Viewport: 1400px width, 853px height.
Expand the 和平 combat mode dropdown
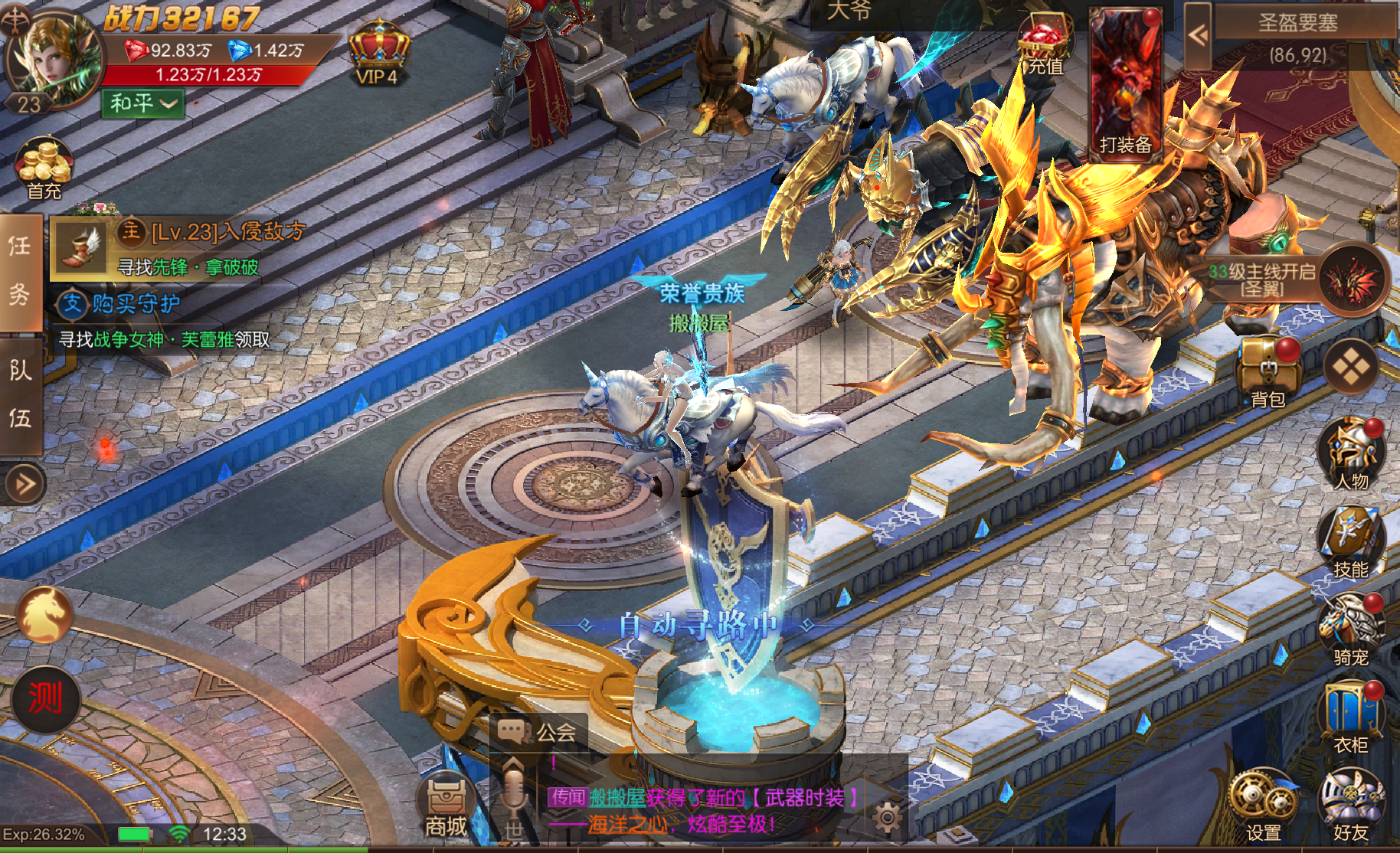coord(143,103)
